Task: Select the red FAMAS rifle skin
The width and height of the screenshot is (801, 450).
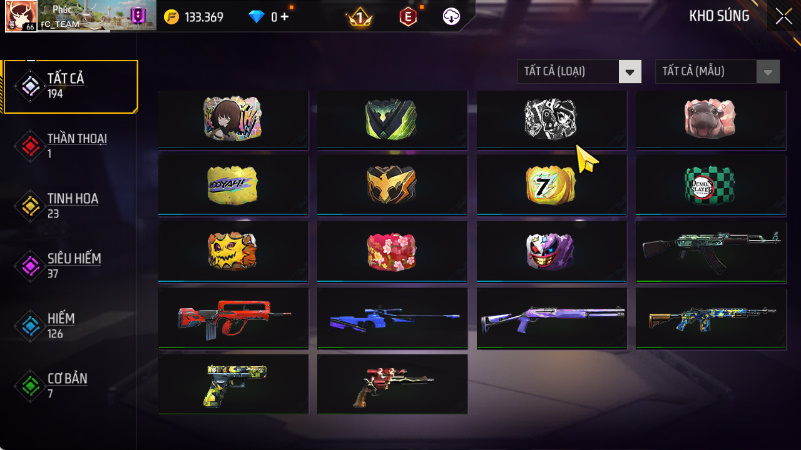Action: 232,317
